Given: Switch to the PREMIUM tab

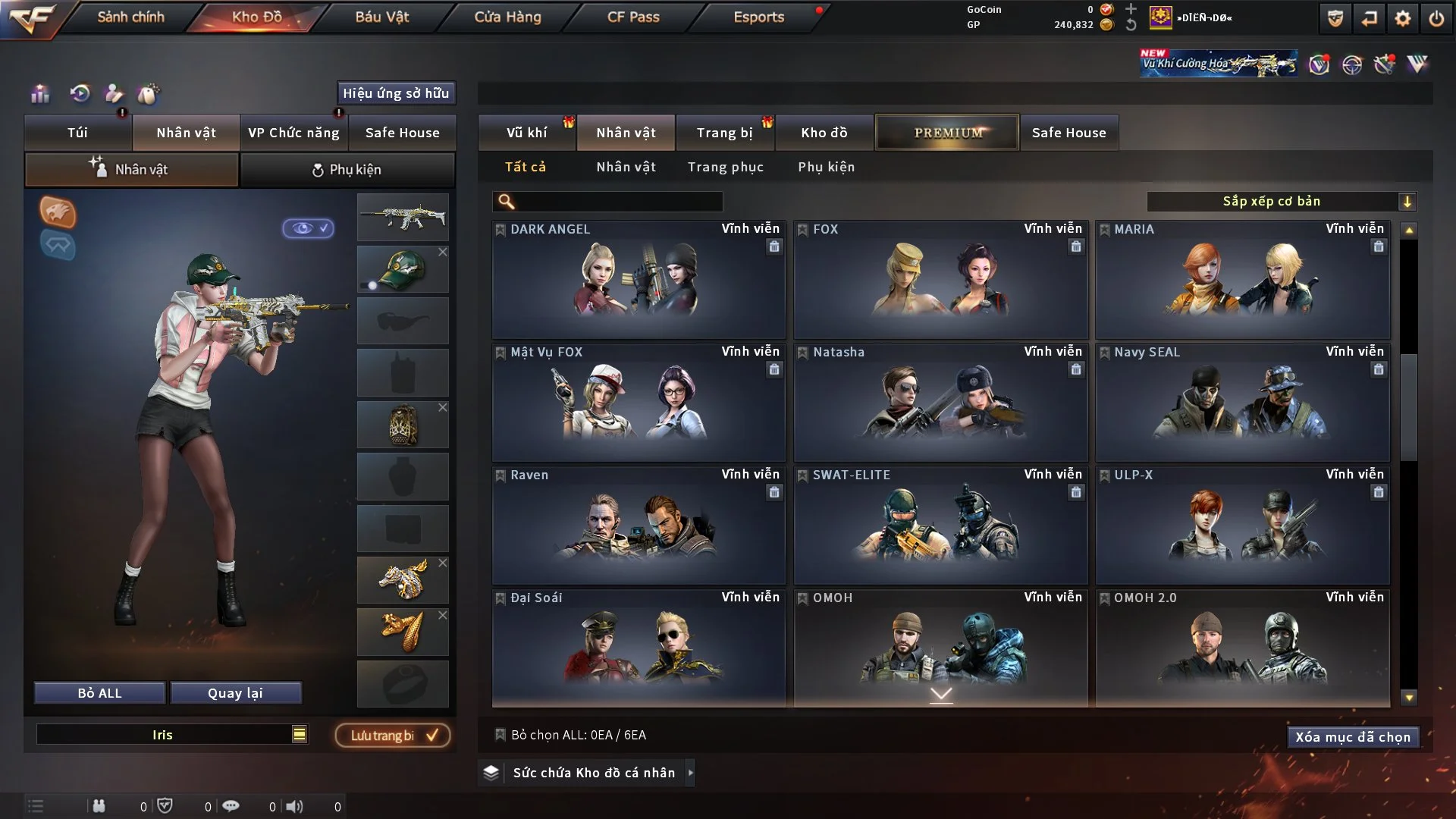Looking at the screenshot, I should coord(946,132).
